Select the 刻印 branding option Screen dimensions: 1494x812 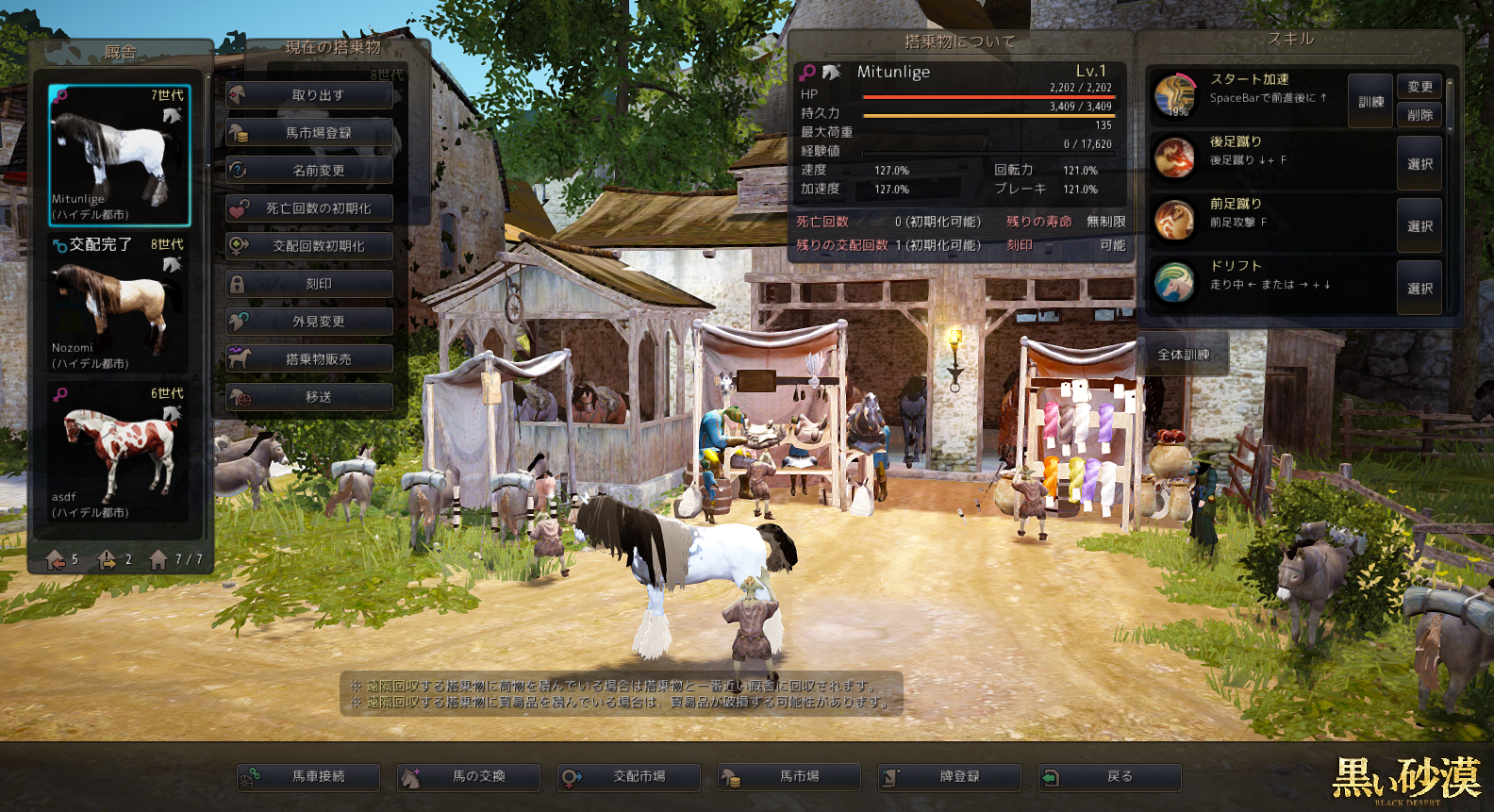[309, 284]
